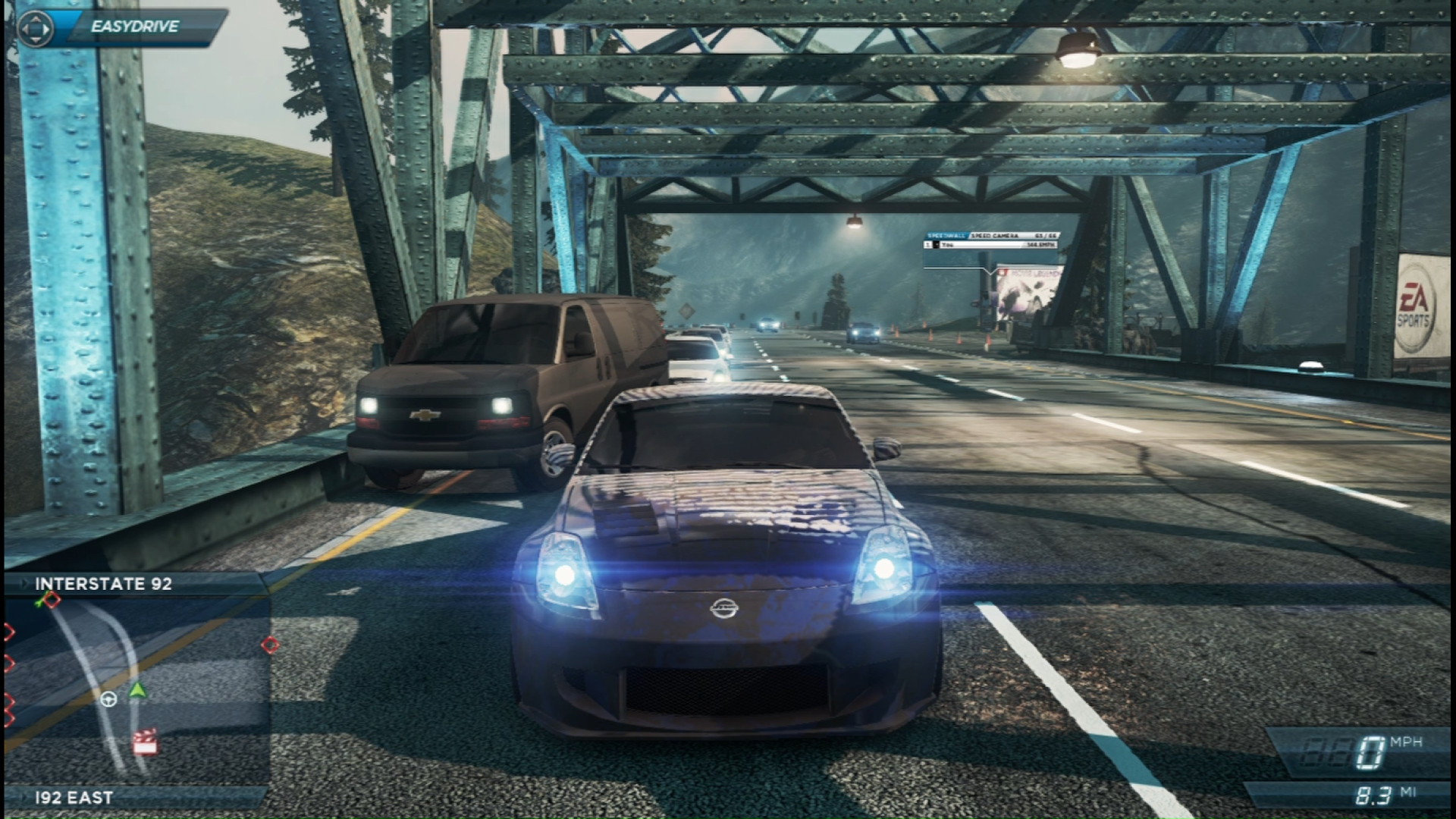The height and width of the screenshot is (819, 1456).
Task: Click the green arrow player marker
Action: point(136,690)
